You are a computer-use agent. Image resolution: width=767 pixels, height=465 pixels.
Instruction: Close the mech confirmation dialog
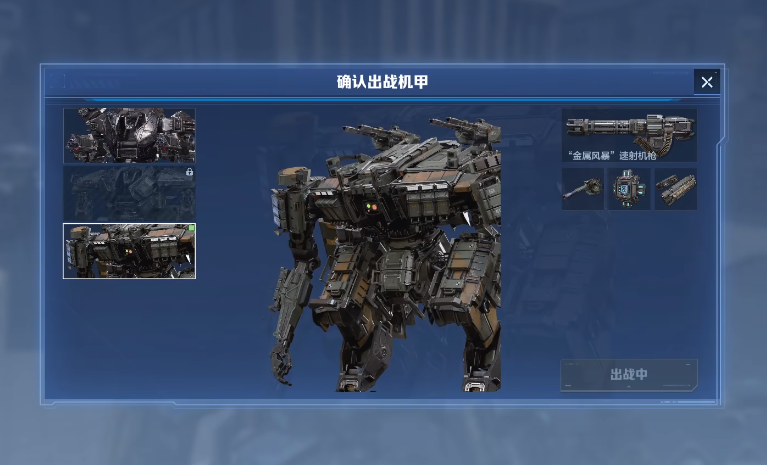coord(706,82)
